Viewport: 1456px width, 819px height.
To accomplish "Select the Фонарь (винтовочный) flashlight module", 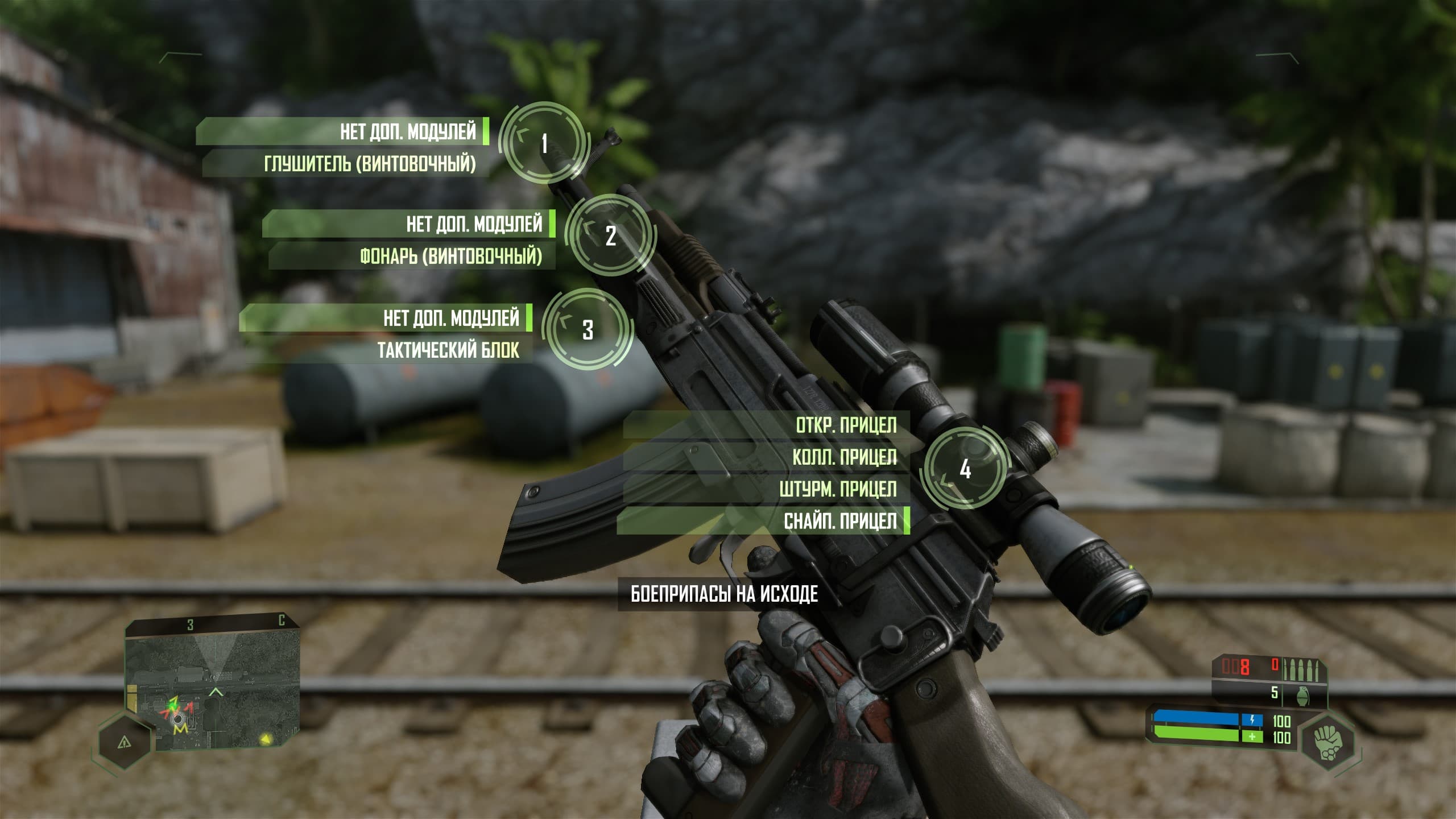I will click(x=450, y=257).
